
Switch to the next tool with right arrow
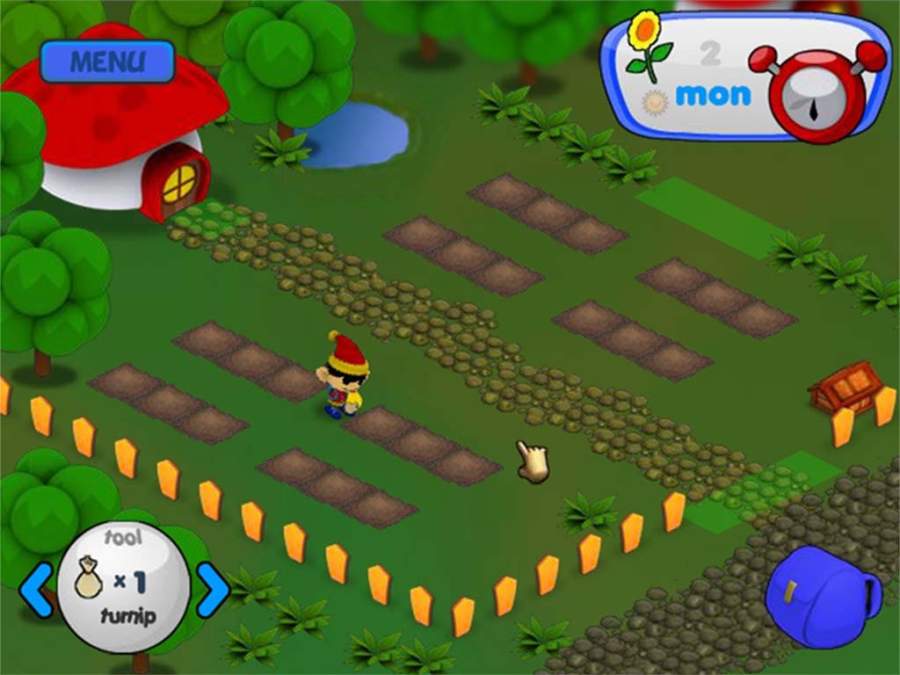[x=211, y=589]
